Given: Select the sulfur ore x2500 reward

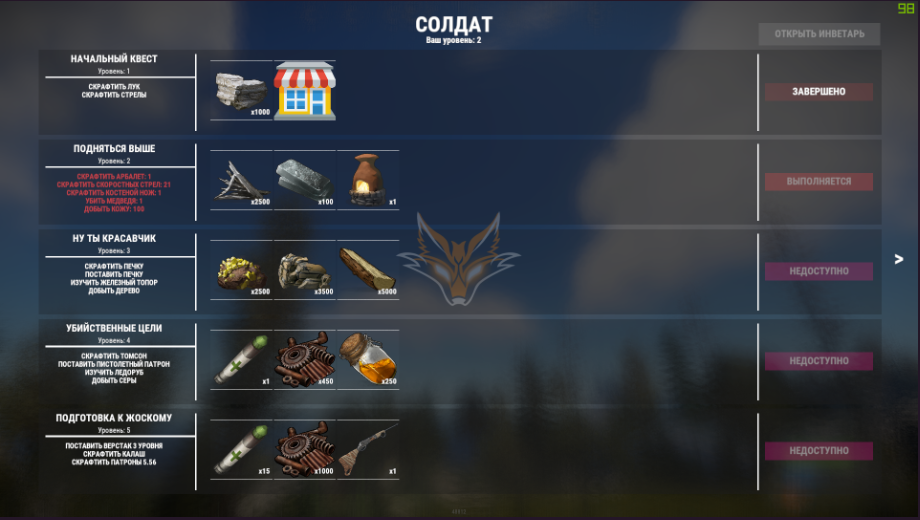Looking at the screenshot, I should point(242,270).
